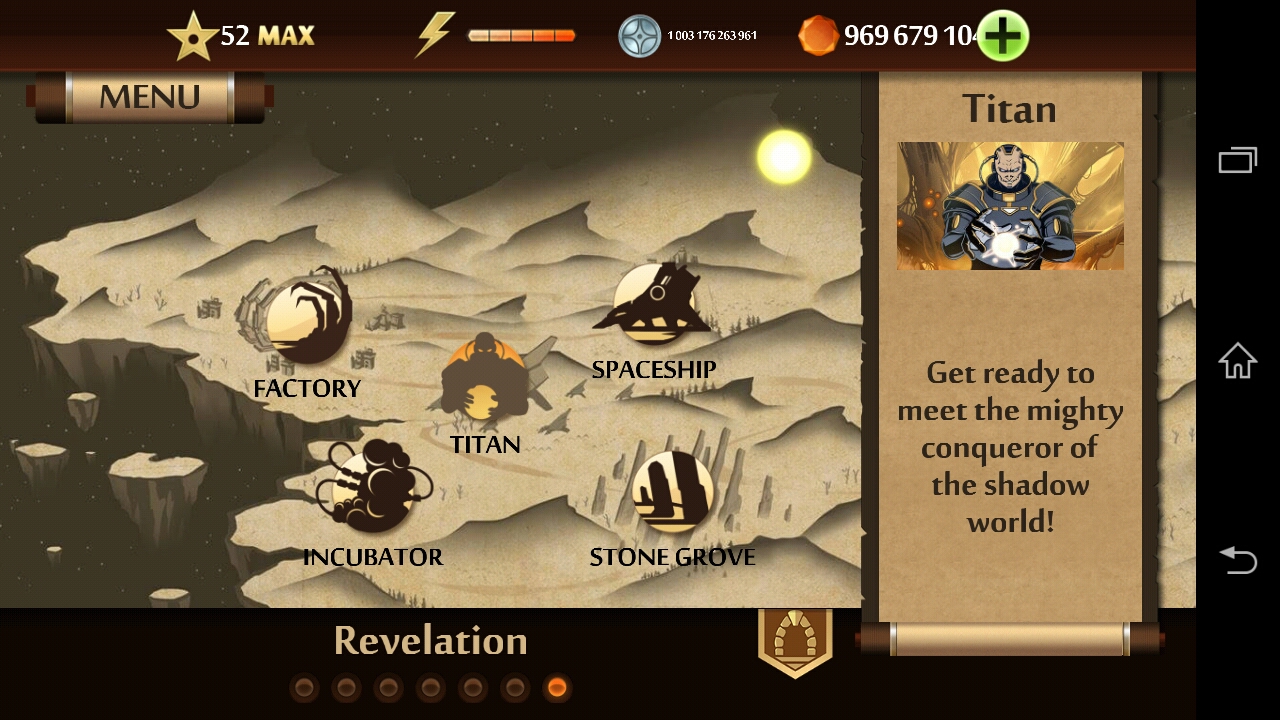Open Android recent apps button
The height and width of the screenshot is (720, 1280).
point(1237,160)
